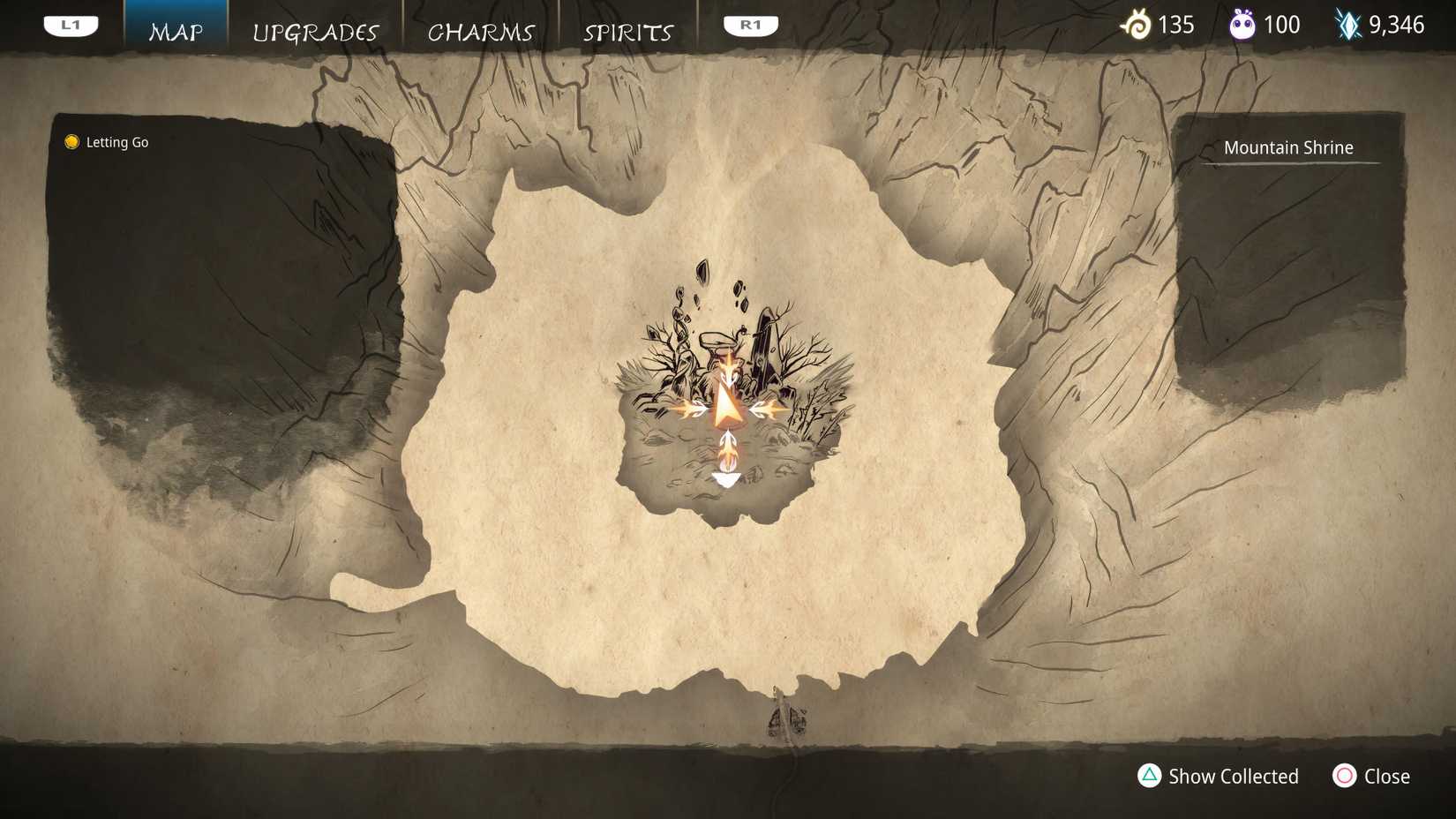Click the golden swirl currency icon
Viewport: 1456px width, 819px height.
(1137, 25)
